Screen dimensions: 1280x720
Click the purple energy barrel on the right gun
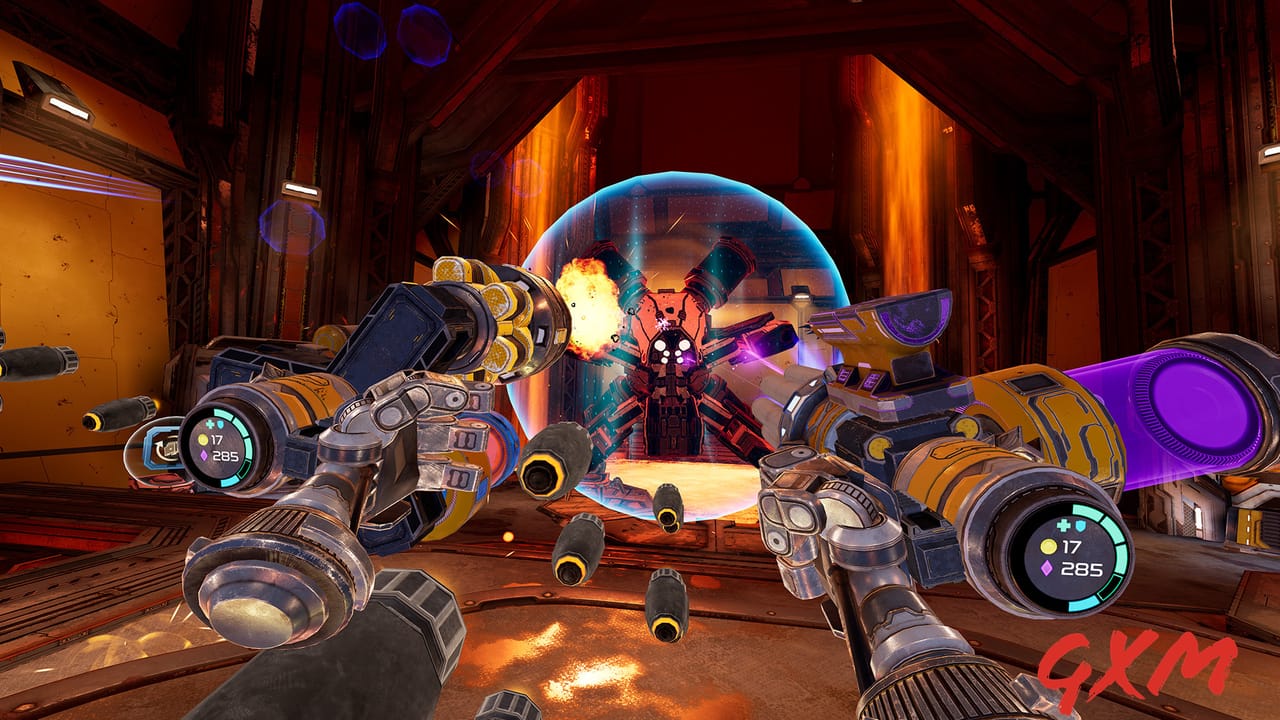click(x=1190, y=400)
